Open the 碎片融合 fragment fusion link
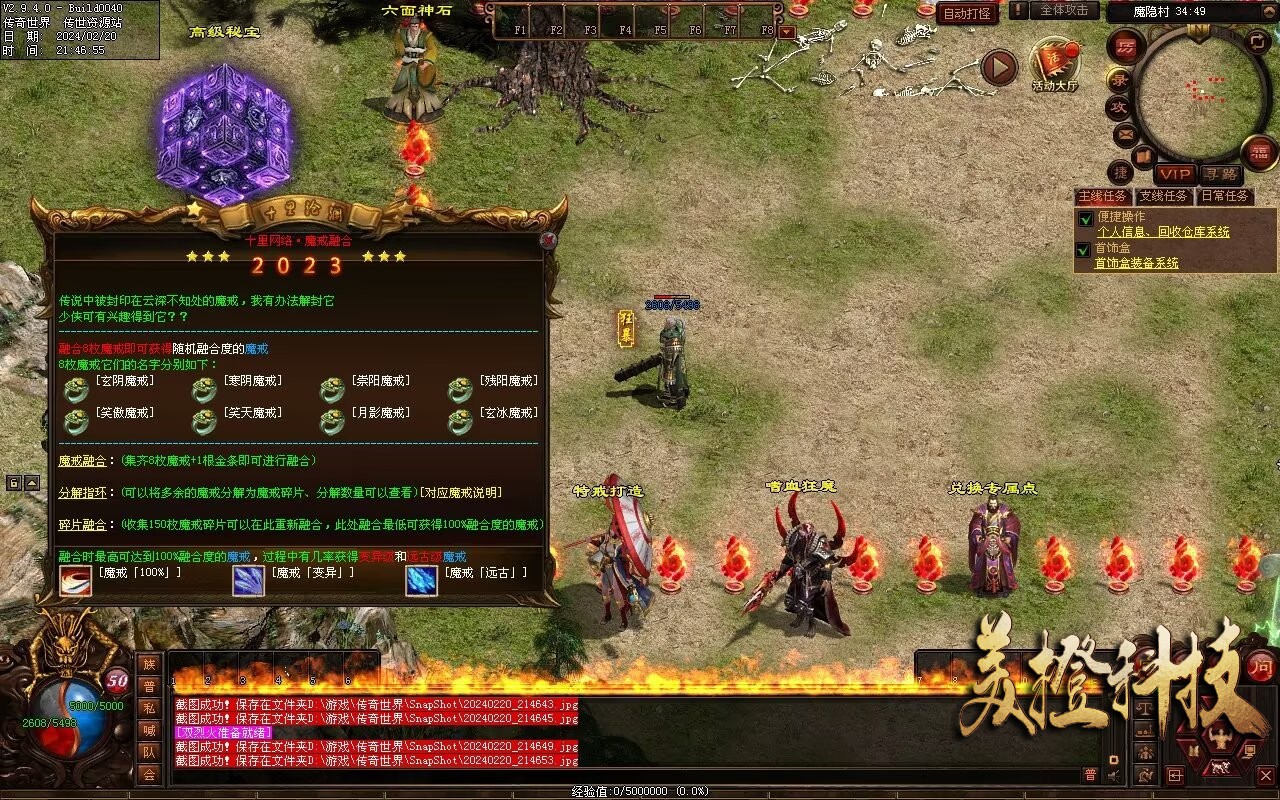 click(x=82, y=525)
